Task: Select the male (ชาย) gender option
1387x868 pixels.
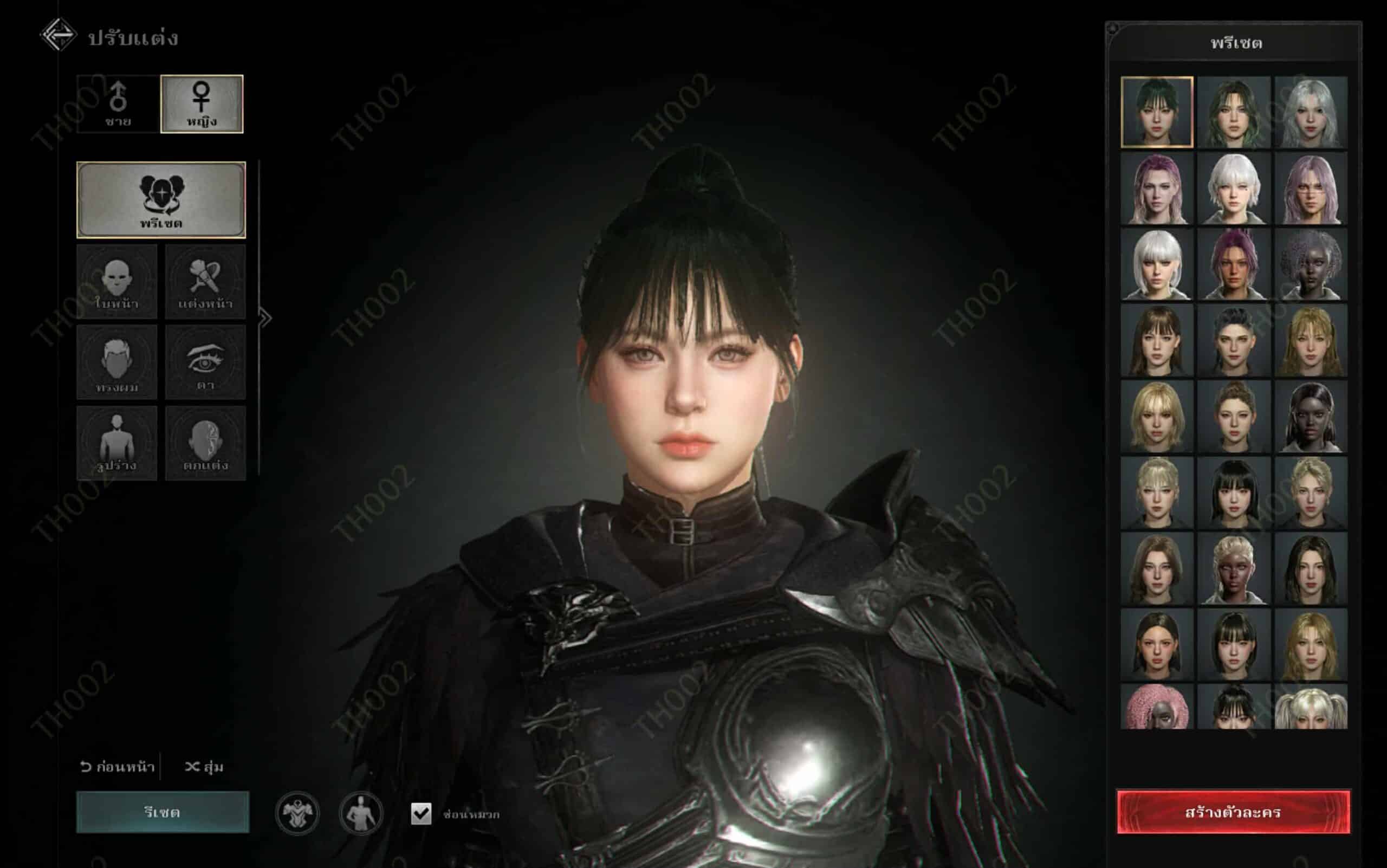Action: pos(118,104)
